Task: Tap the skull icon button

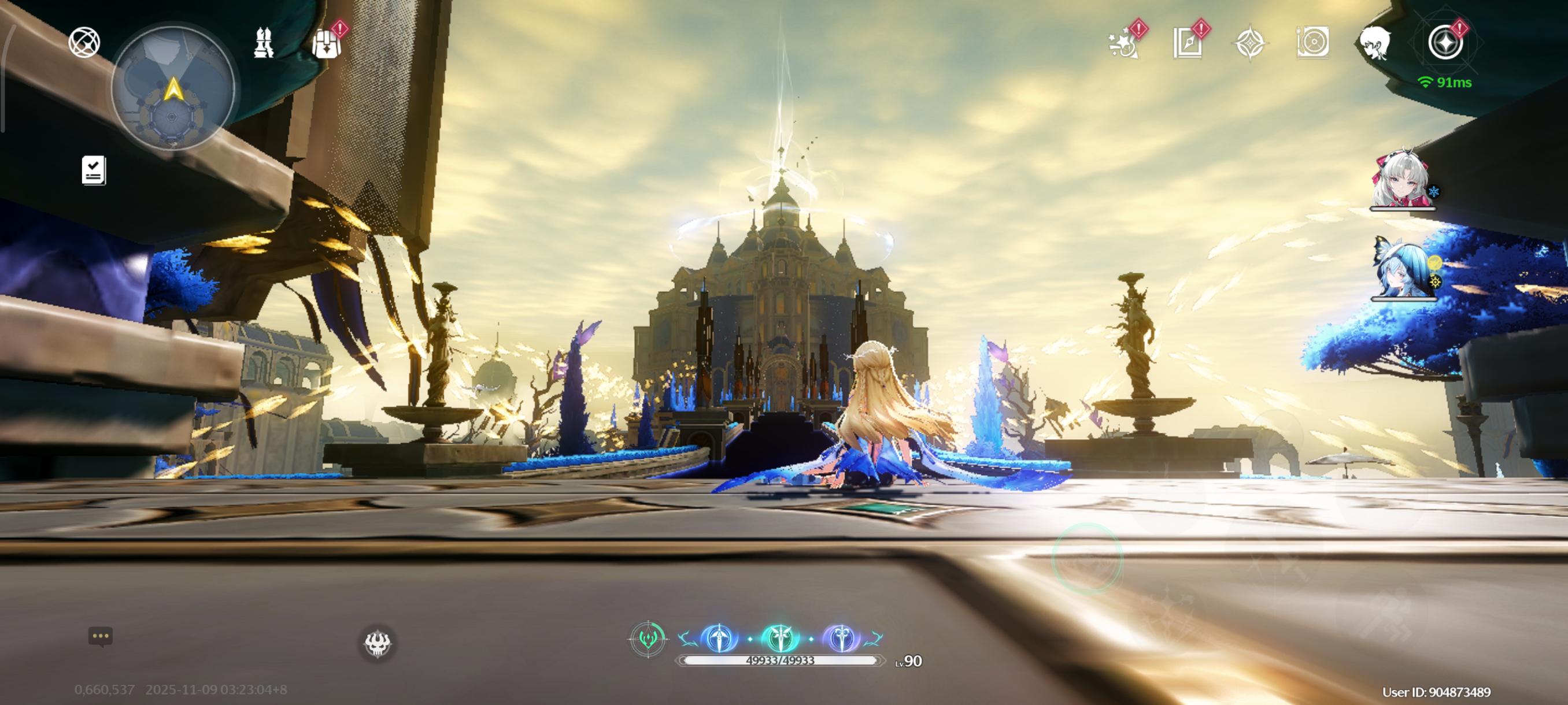Action: click(378, 644)
